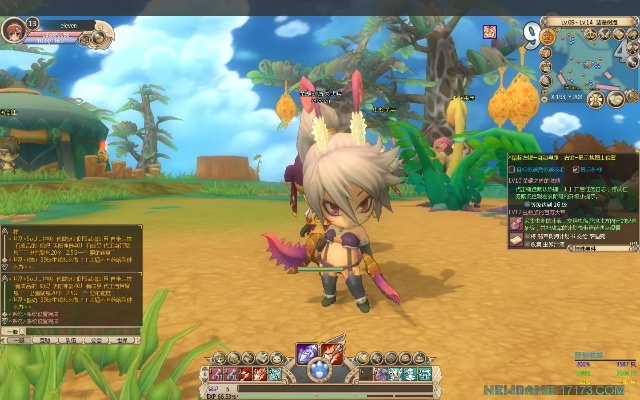
Task: Click the blue paw print center button
Action: click(x=320, y=372)
